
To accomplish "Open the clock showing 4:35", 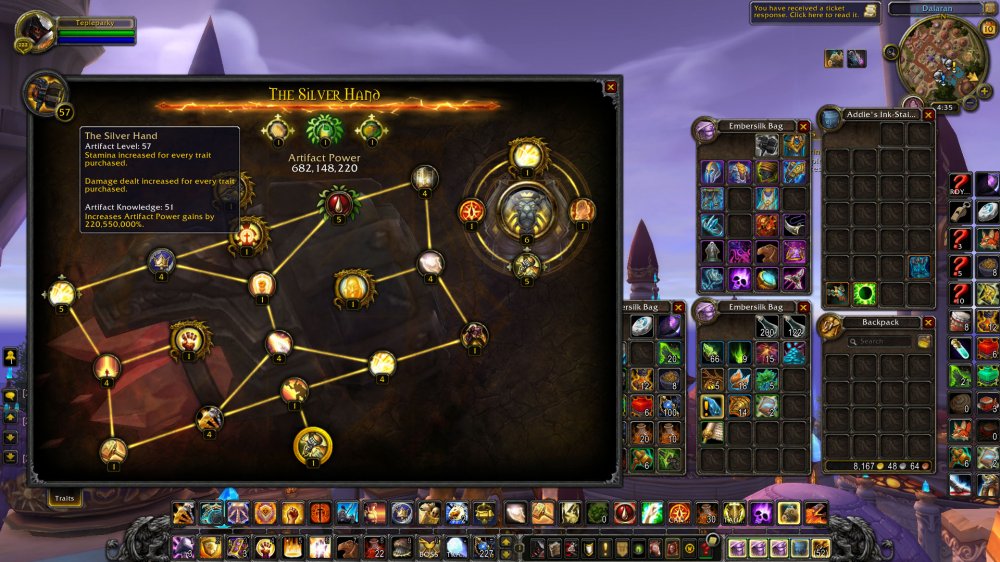I will point(944,107).
